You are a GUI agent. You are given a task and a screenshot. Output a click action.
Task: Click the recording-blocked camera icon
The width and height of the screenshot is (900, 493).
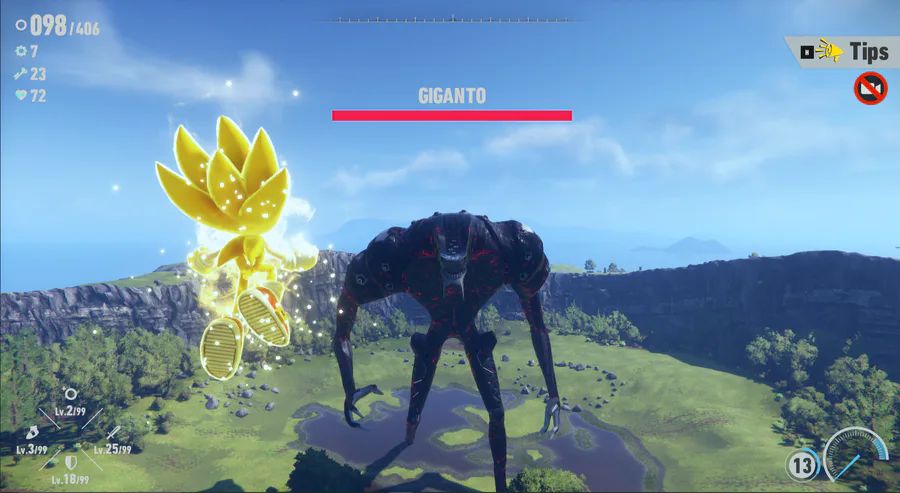870,89
